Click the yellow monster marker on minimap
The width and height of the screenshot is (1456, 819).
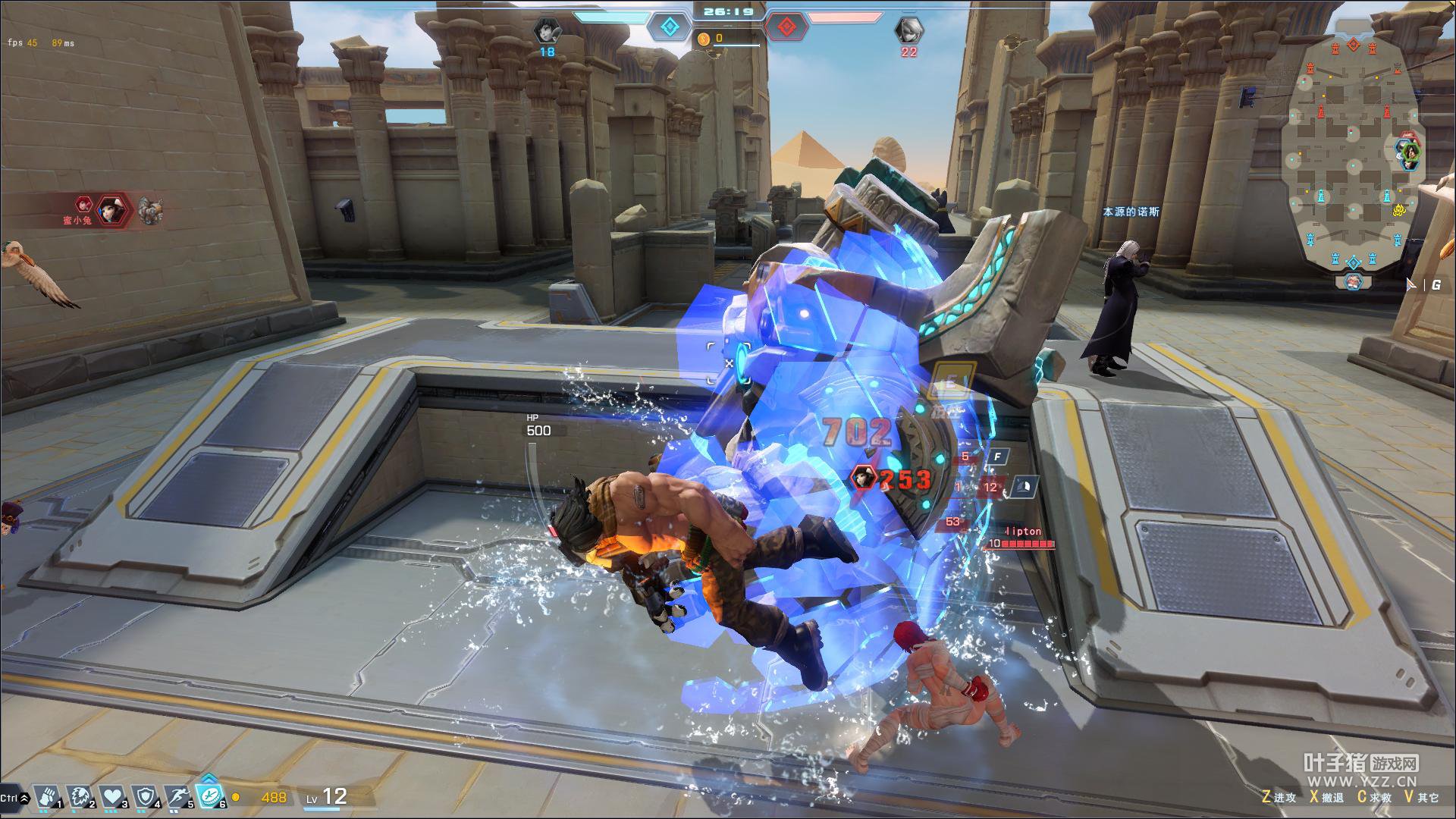[1399, 209]
